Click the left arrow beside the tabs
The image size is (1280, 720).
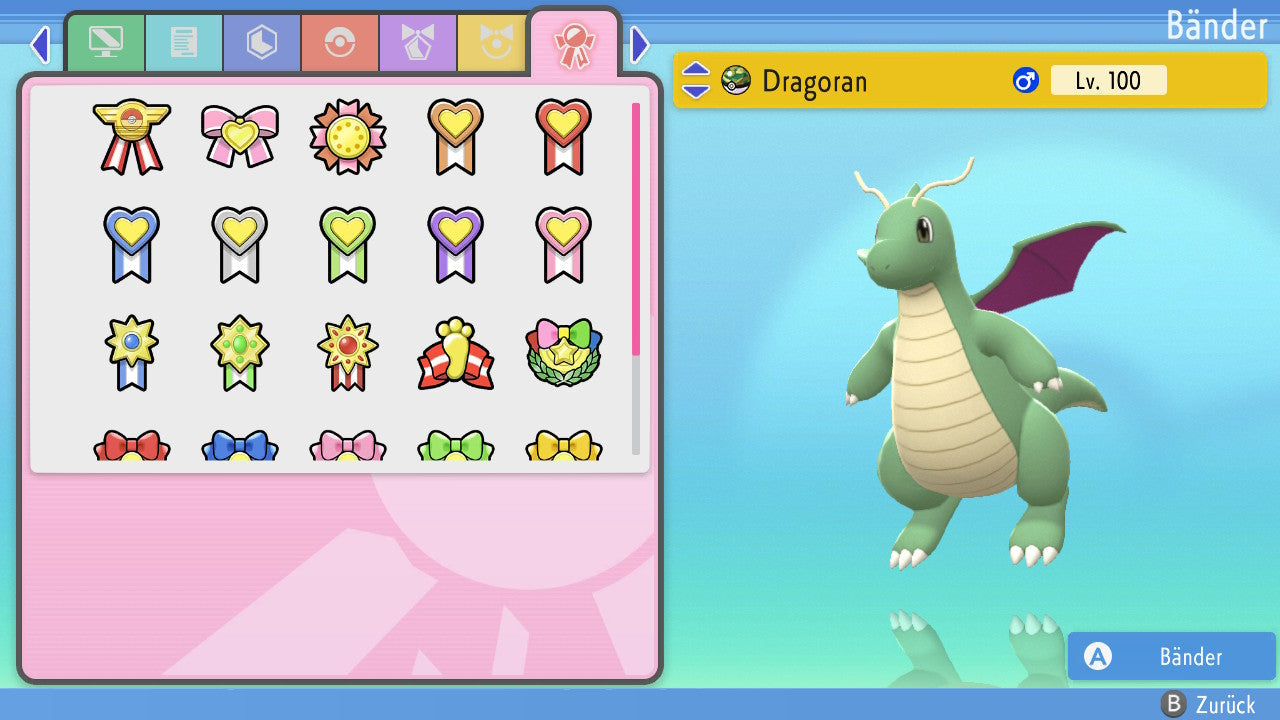click(40, 44)
